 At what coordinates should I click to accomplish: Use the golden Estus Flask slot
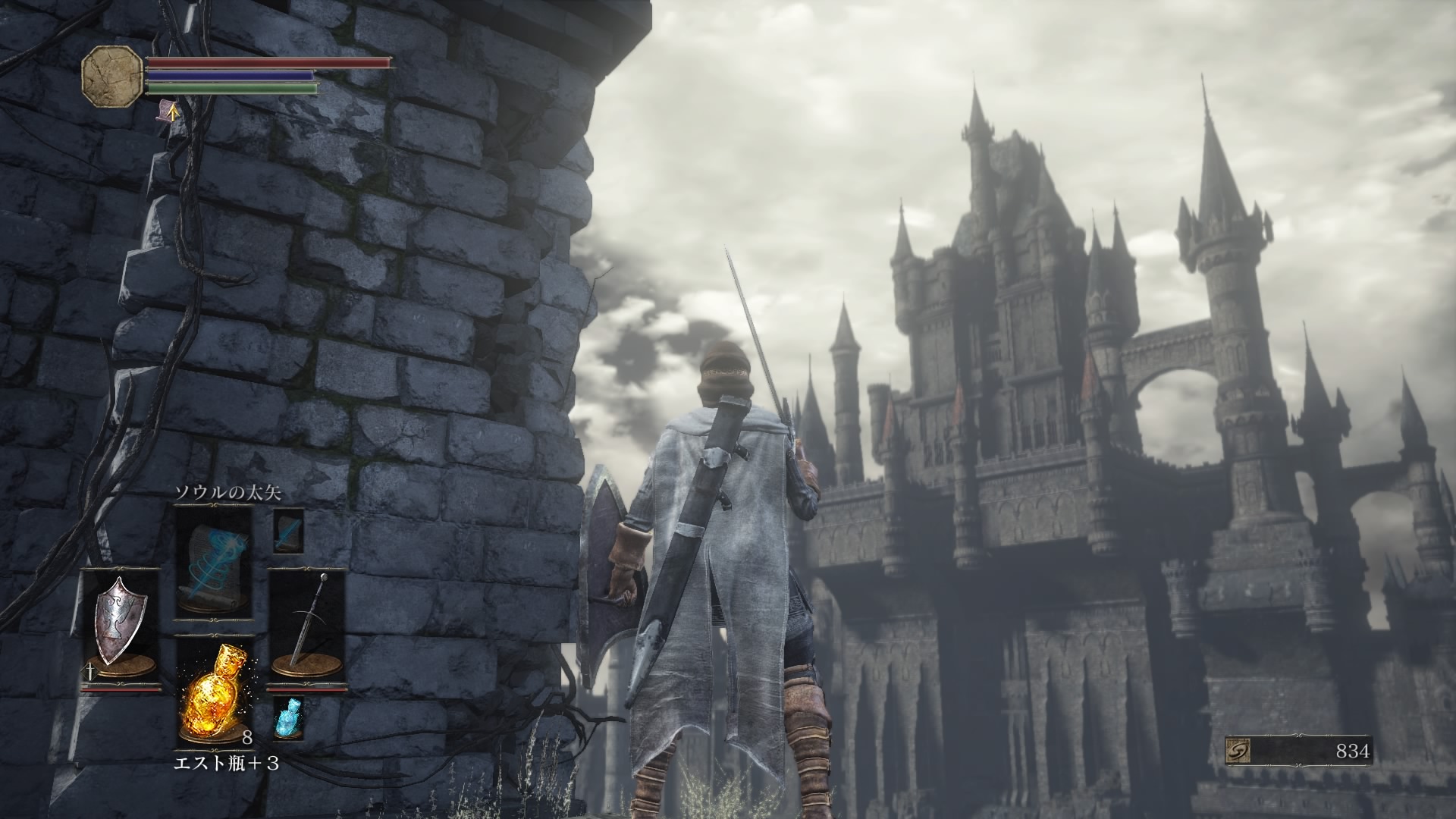(x=214, y=694)
